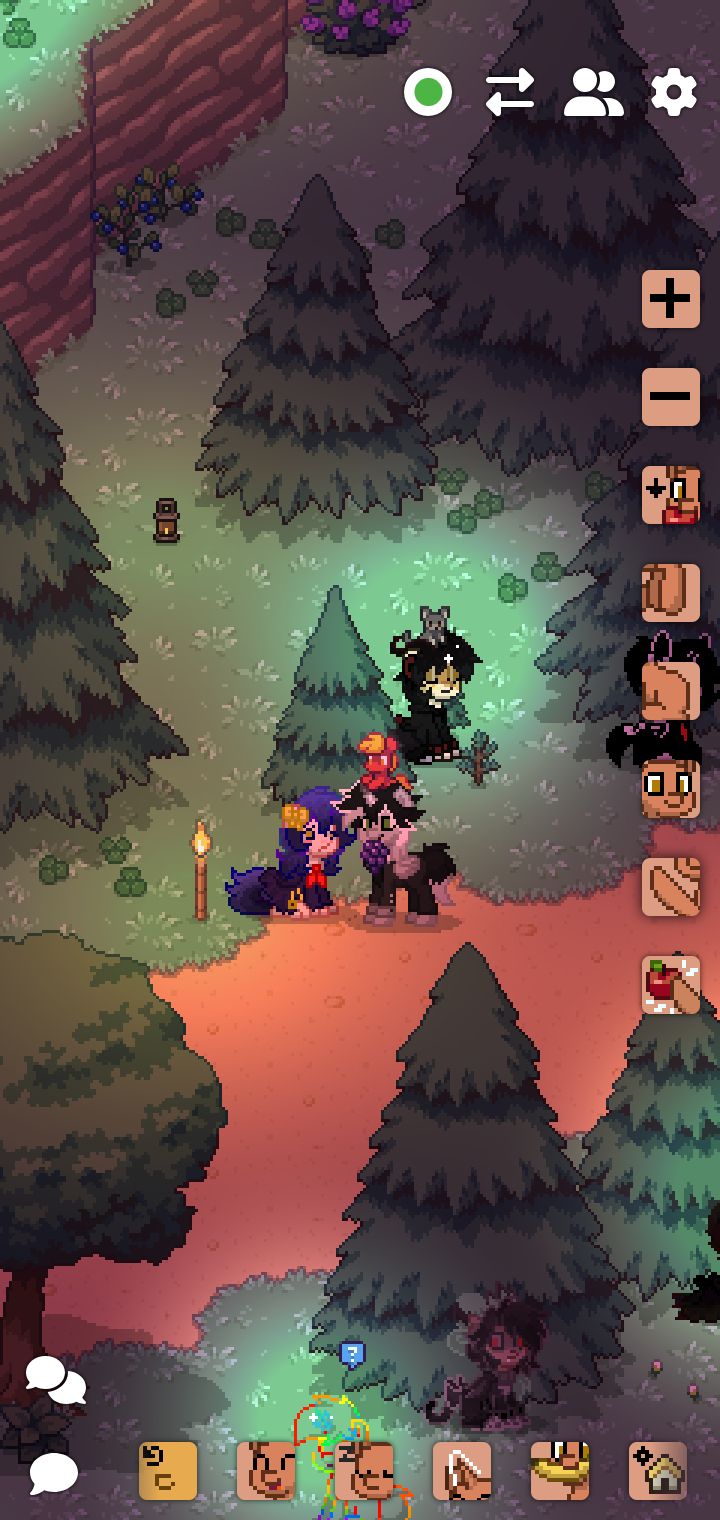This screenshot has height=1520, width=720.
Task: Open the friends and players list
Action: pos(593,93)
